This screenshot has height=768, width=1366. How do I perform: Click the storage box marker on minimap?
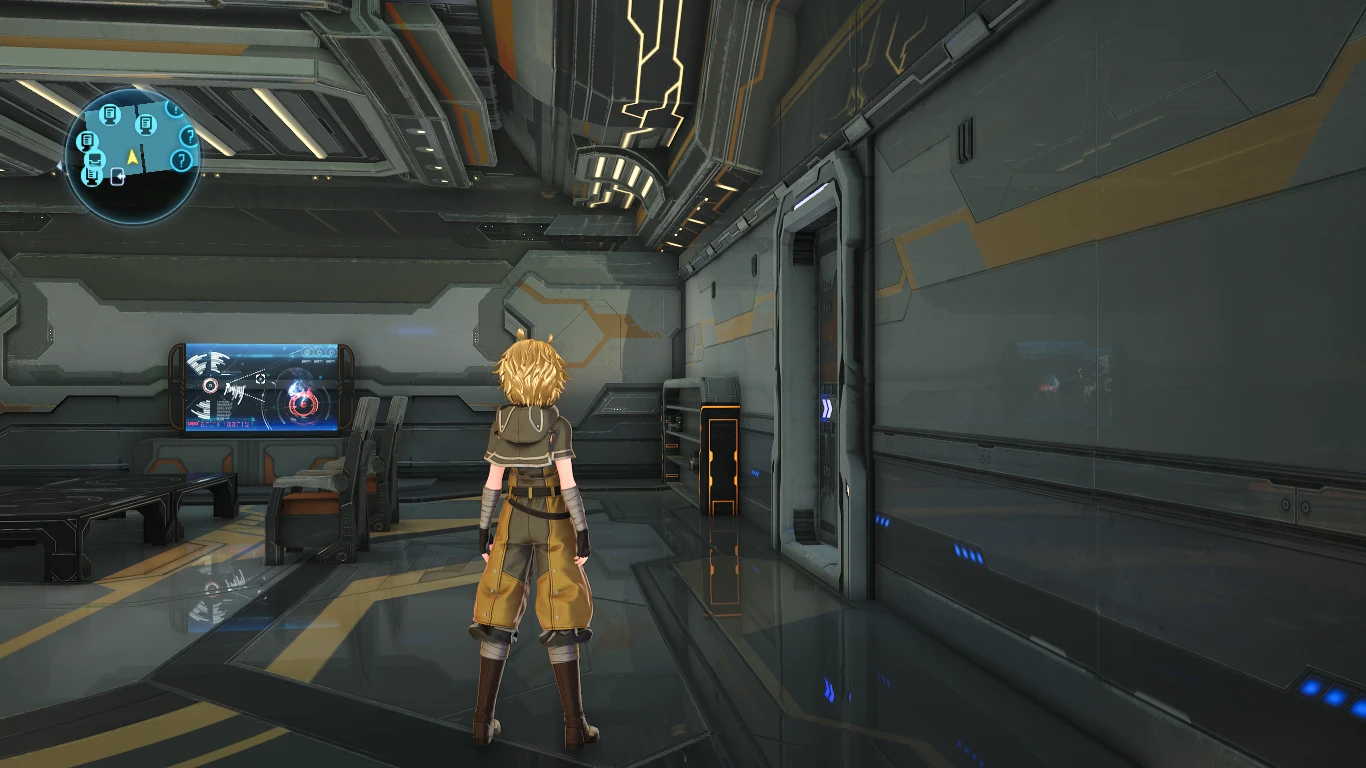click(x=95, y=159)
